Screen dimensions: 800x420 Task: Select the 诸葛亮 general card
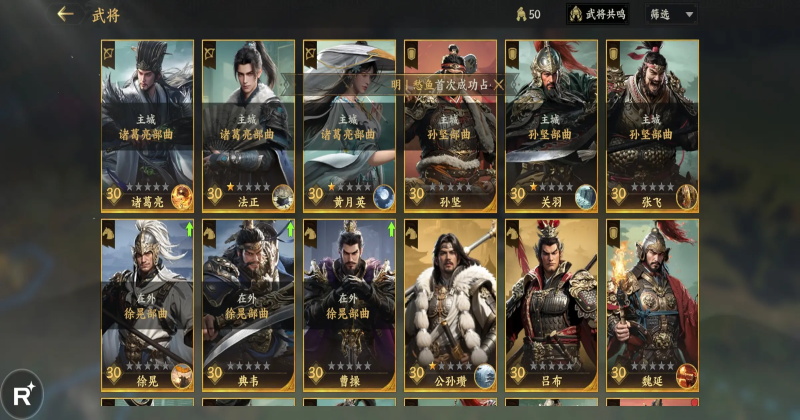click(x=147, y=125)
